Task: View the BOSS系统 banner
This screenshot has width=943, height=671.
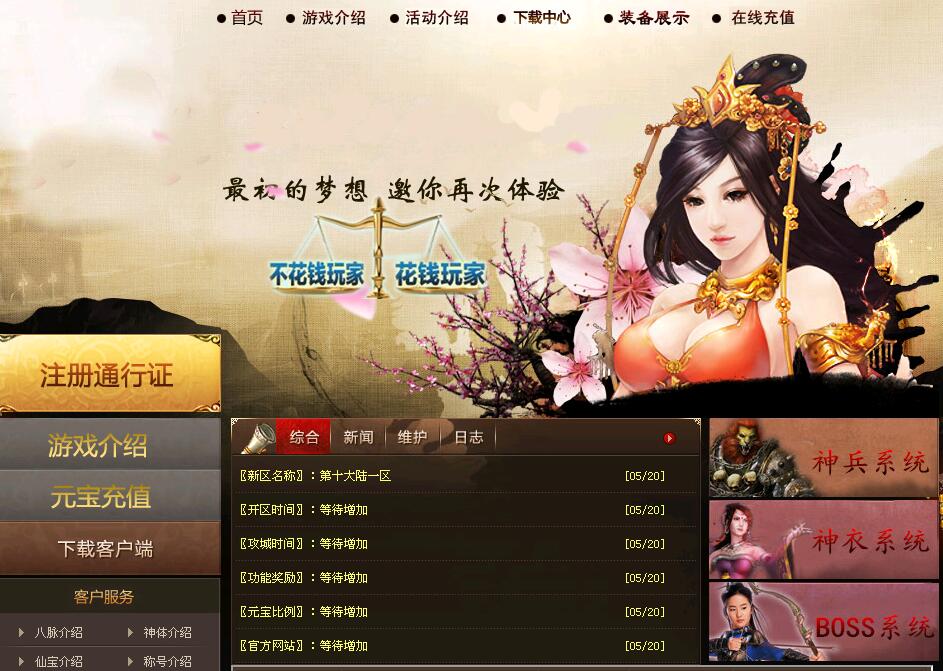Action: [x=824, y=623]
